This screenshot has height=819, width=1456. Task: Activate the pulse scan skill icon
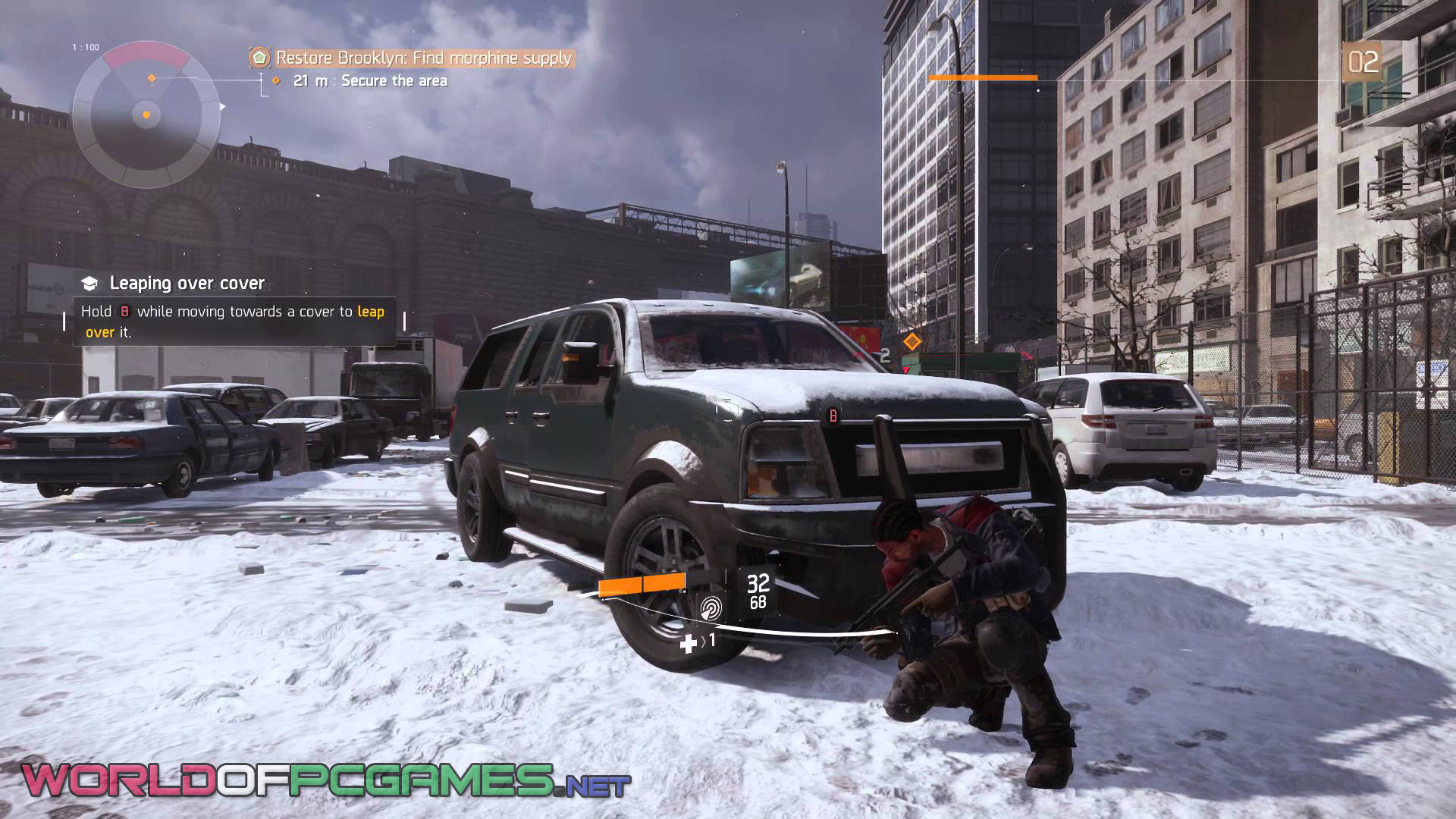[711, 607]
